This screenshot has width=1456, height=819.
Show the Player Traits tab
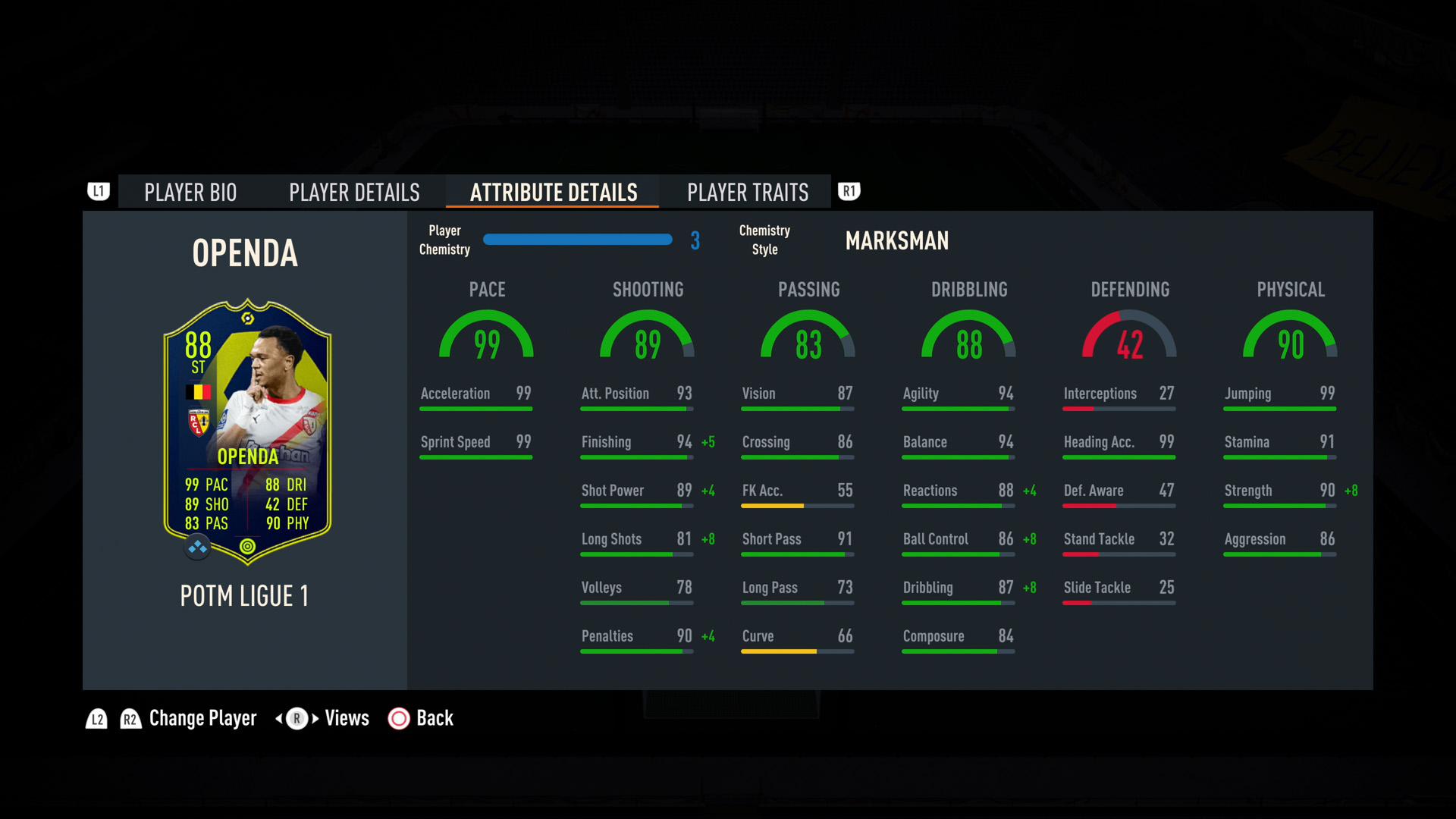click(x=748, y=193)
